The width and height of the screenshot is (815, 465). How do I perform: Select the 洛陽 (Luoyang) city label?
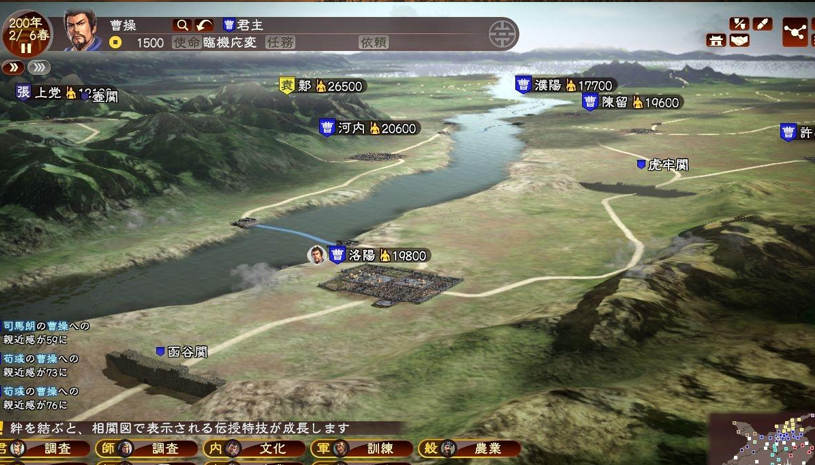[378, 255]
